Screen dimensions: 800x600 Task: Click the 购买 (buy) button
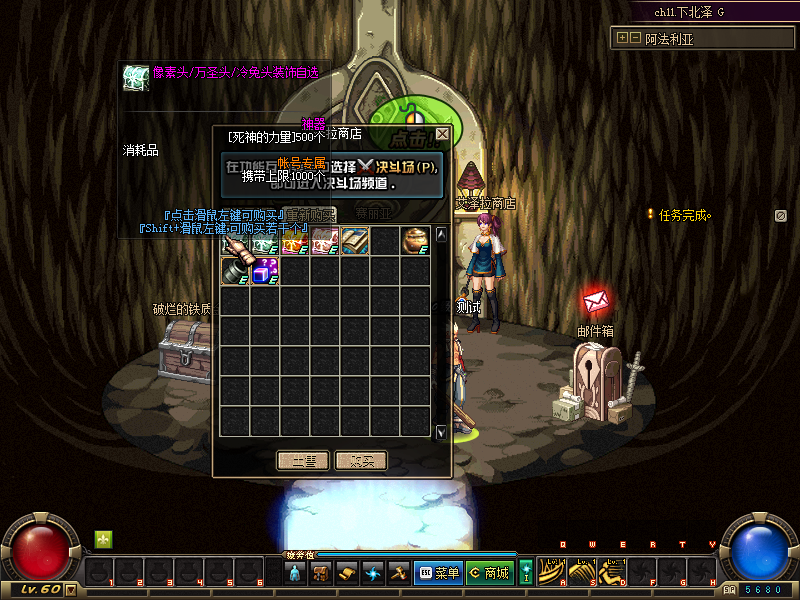[361, 461]
